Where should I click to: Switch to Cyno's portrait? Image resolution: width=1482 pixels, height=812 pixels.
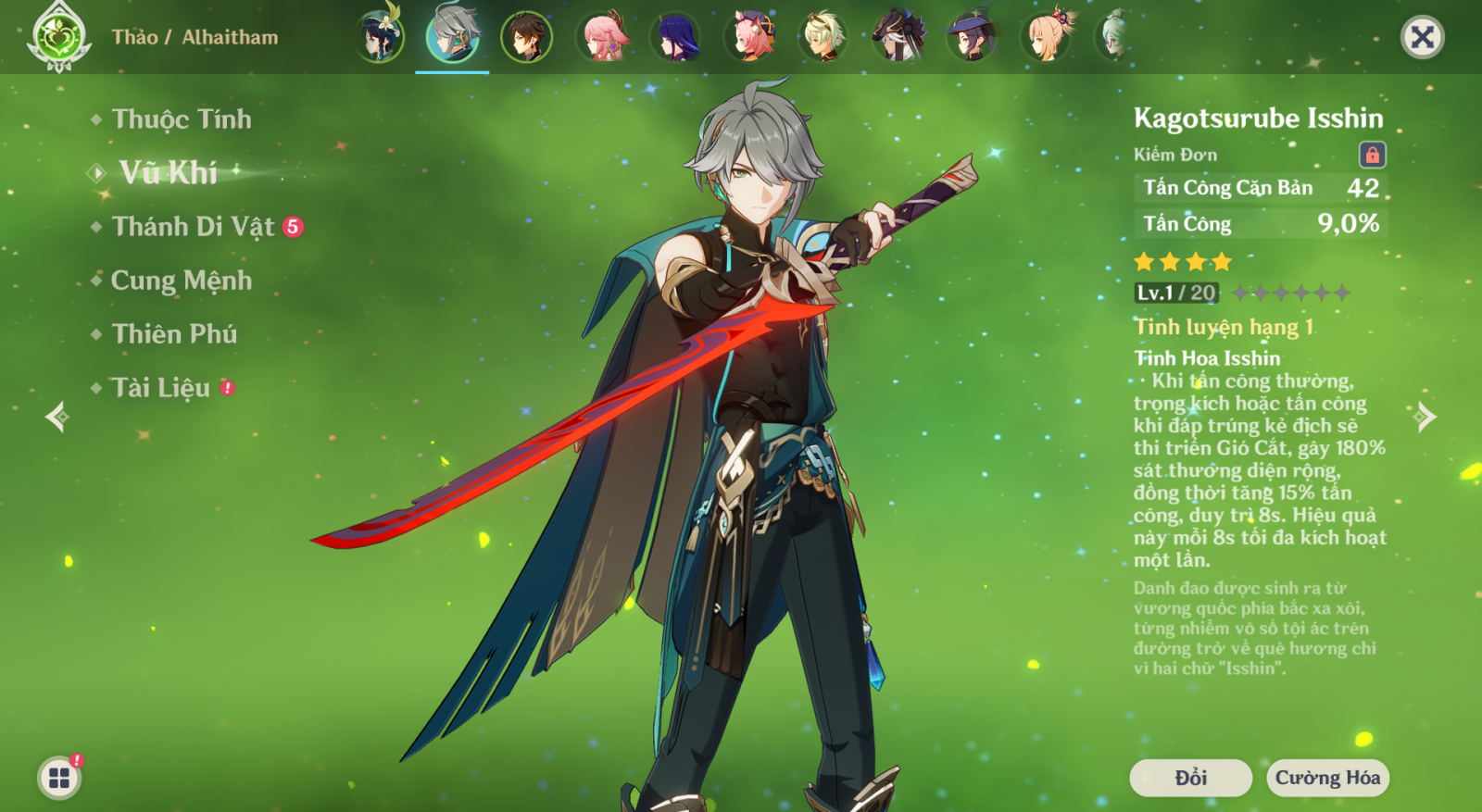coord(898,37)
